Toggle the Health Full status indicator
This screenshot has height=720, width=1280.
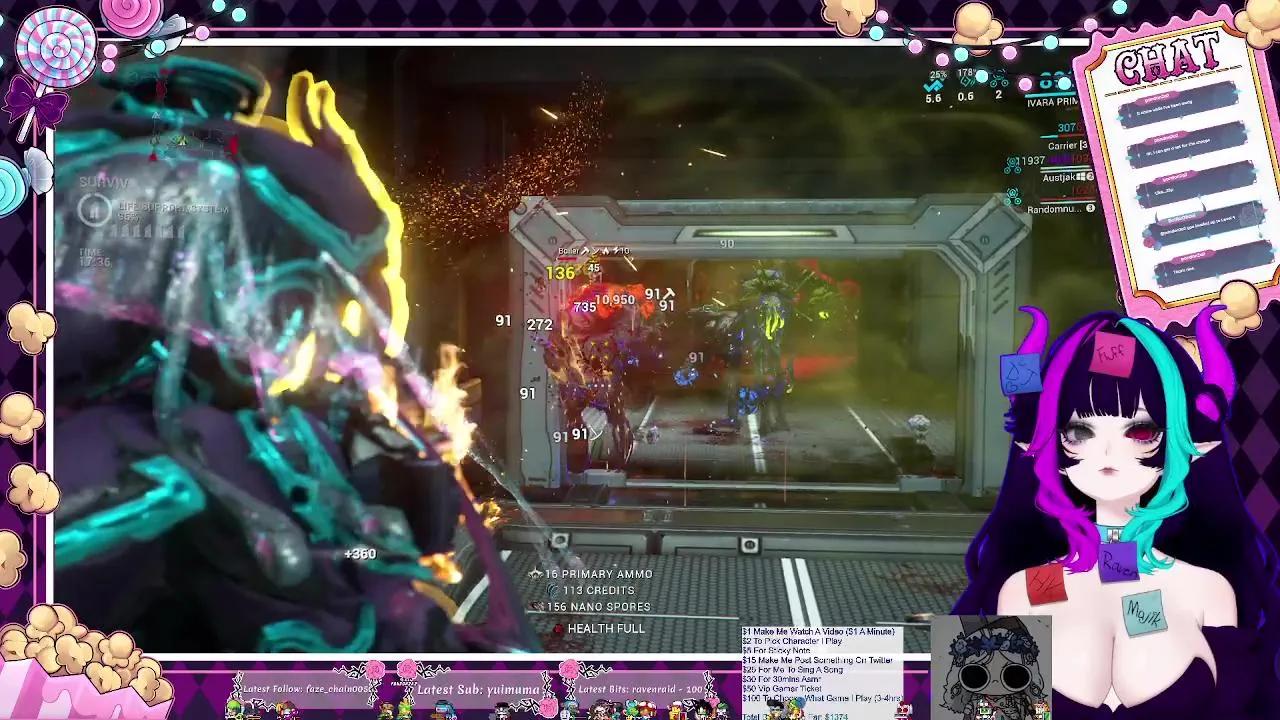(558, 629)
